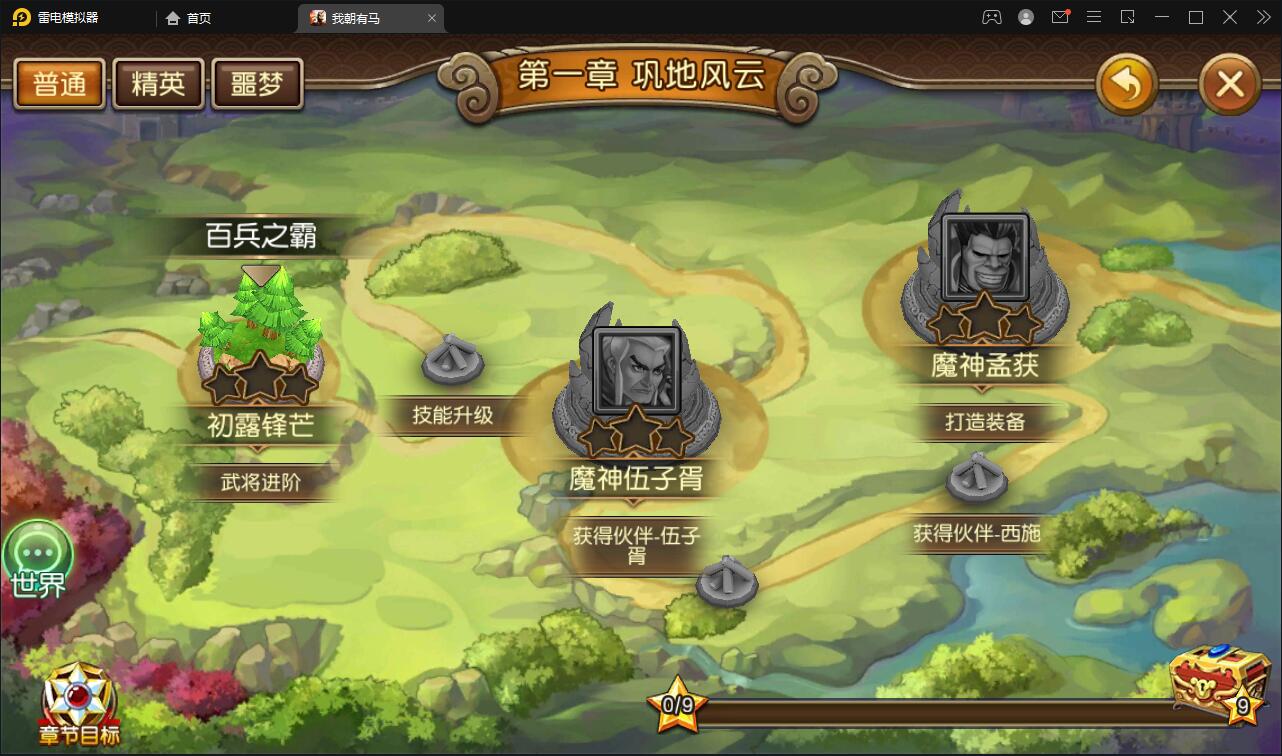Select the 普通 difficulty mode

click(x=58, y=84)
